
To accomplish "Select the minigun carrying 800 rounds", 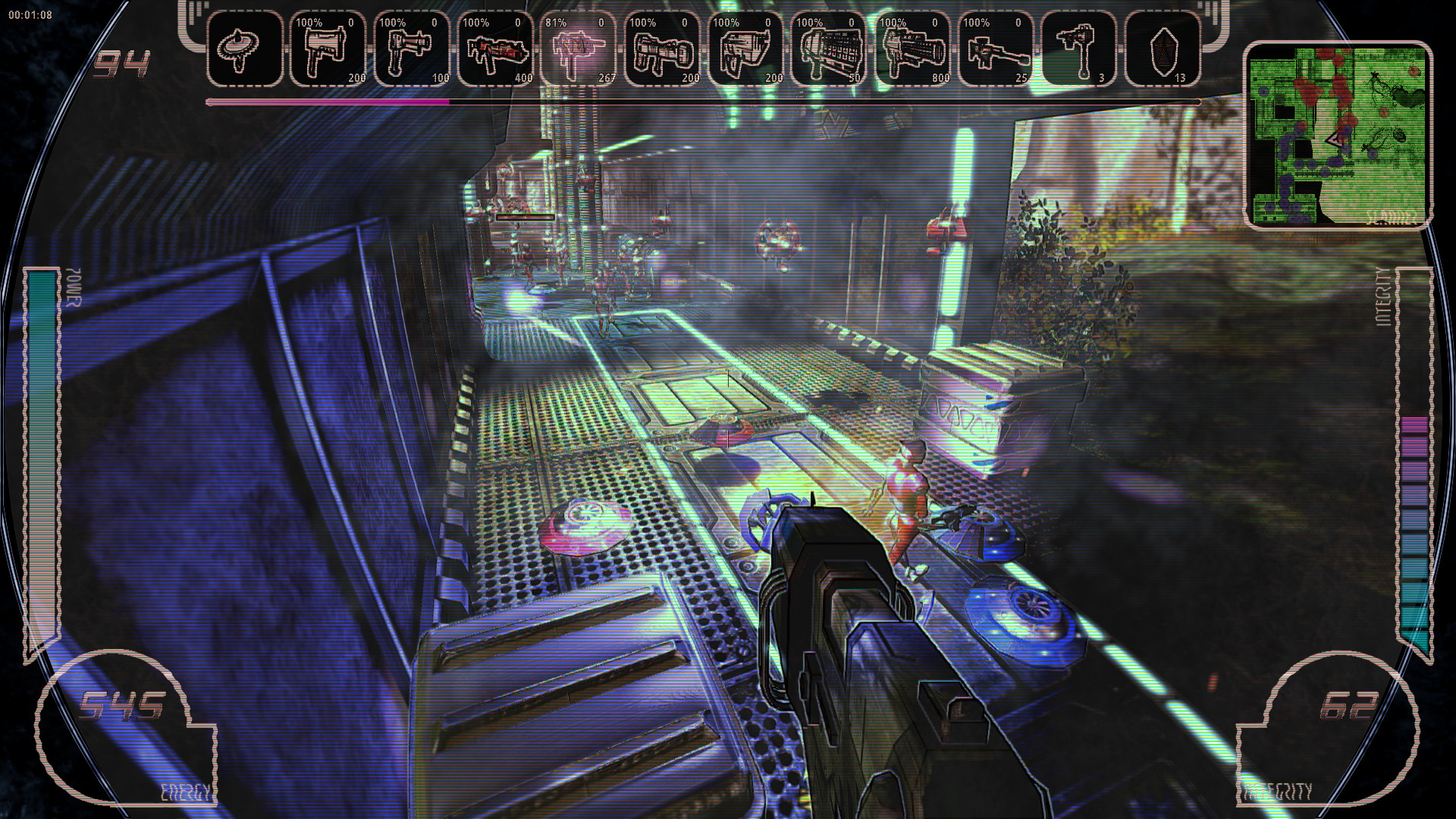I will tap(914, 49).
